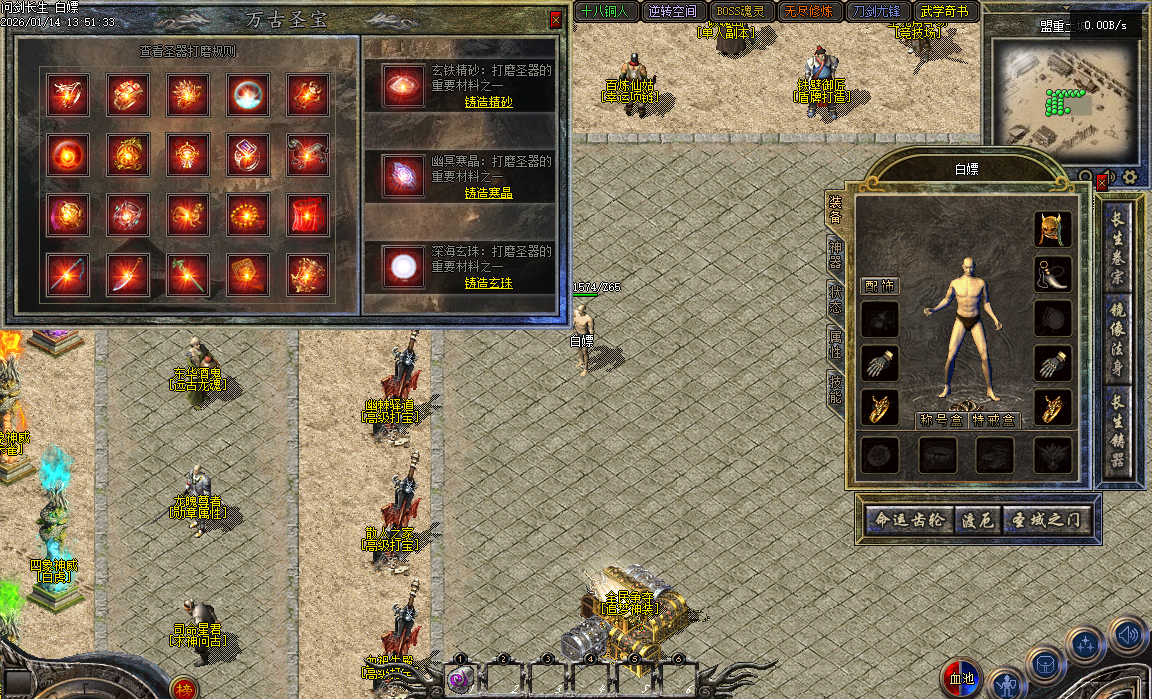Open the 无尽修炼 button
The width and height of the screenshot is (1152, 699).
point(808,12)
